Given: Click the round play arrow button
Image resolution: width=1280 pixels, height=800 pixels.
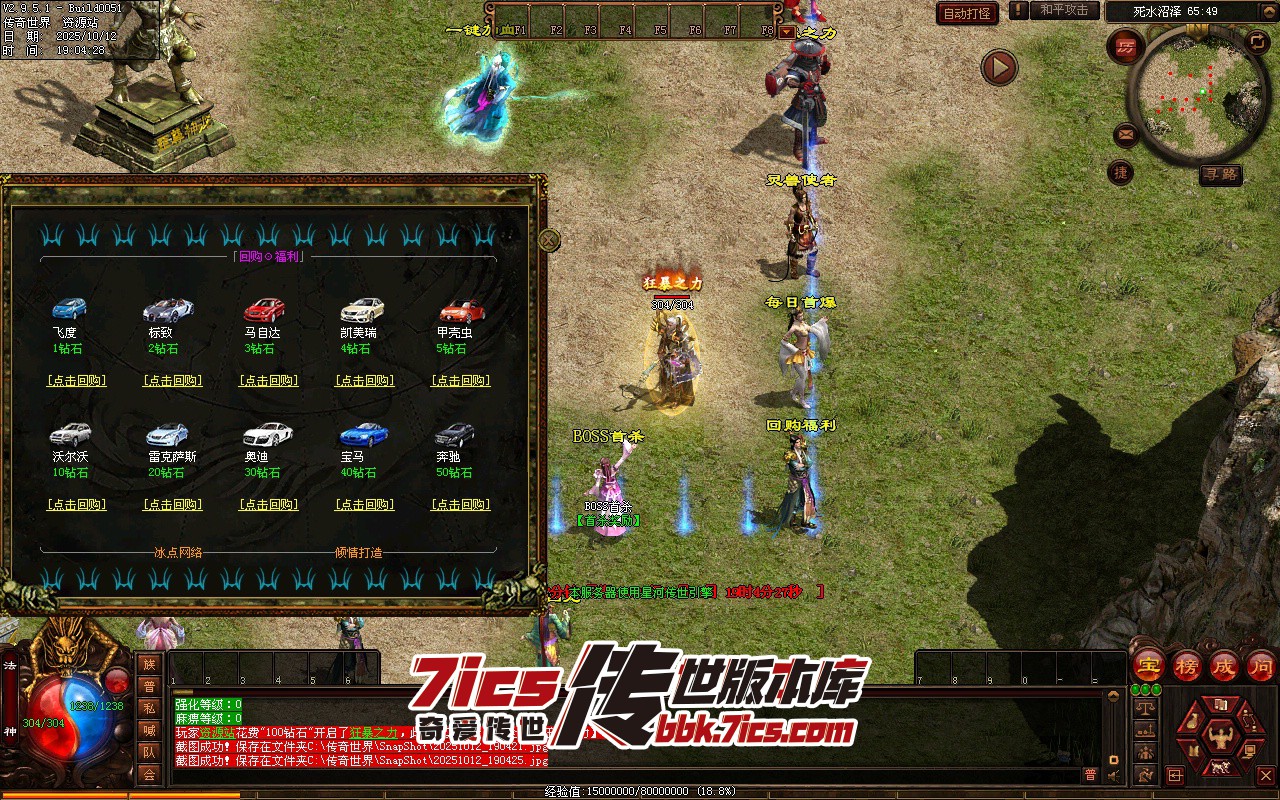Looking at the screenshot, I should click(999, 67).
